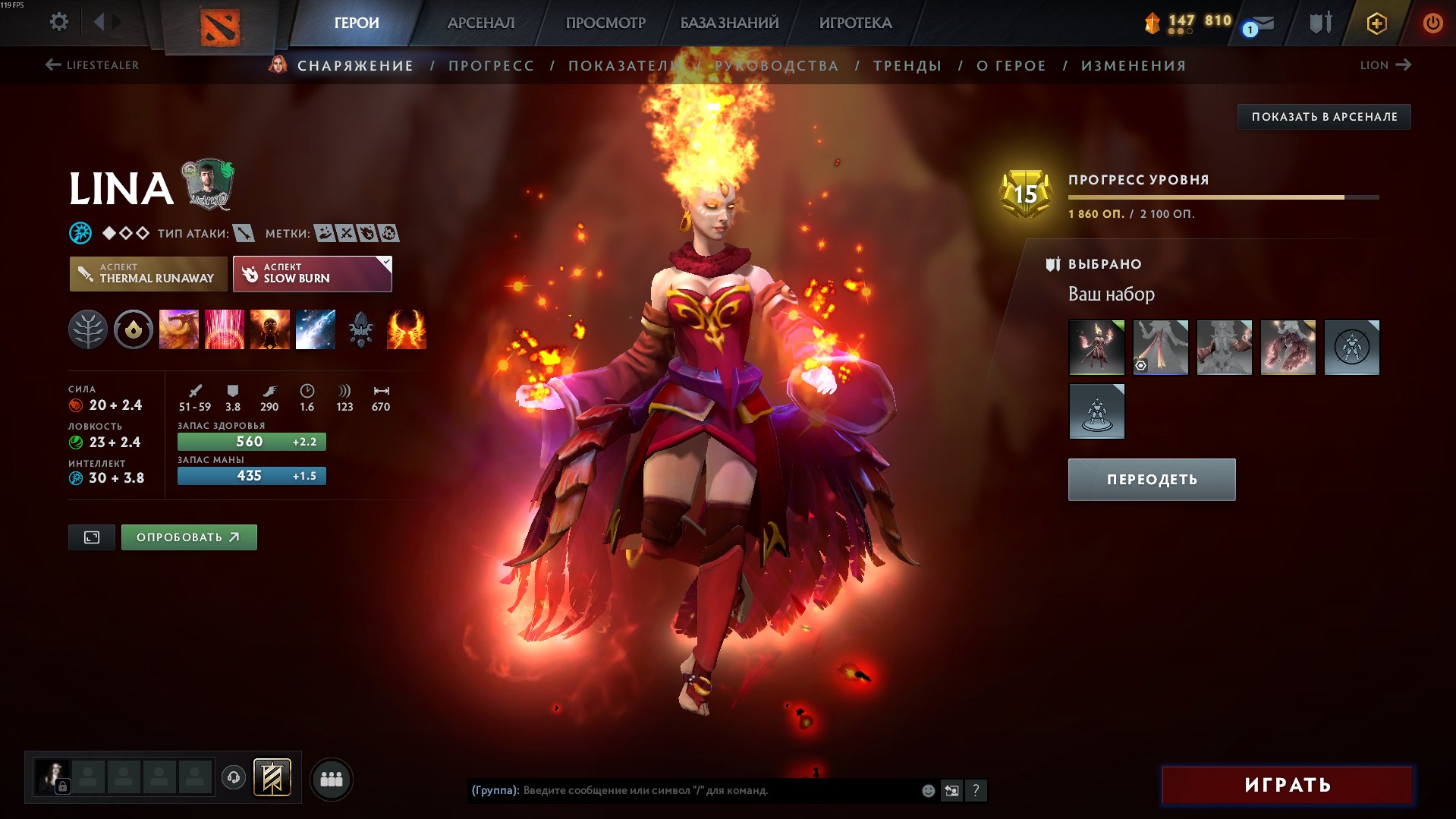Viewport: 1456px width, 819px height.
Task: Select Lina's Dragon Slave ability icon
Action: [x=180, y=329]
